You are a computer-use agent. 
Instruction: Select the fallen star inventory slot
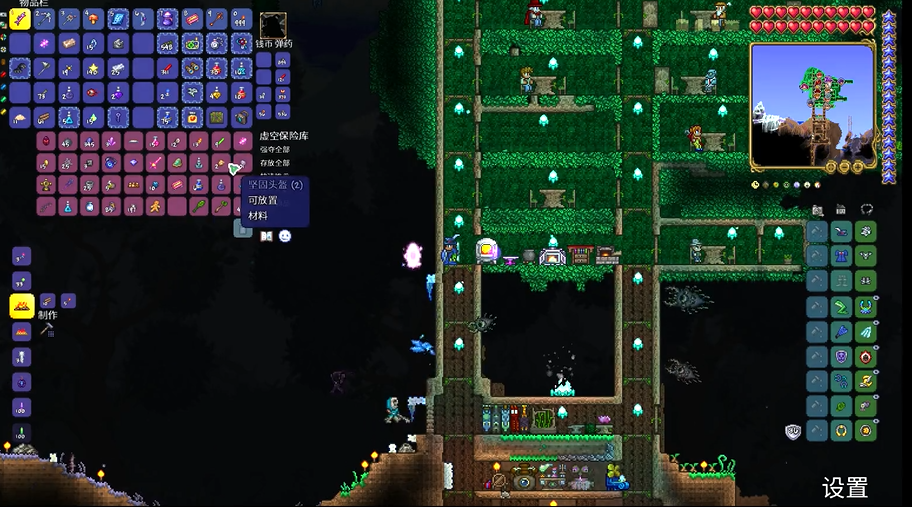click(94, 68)
